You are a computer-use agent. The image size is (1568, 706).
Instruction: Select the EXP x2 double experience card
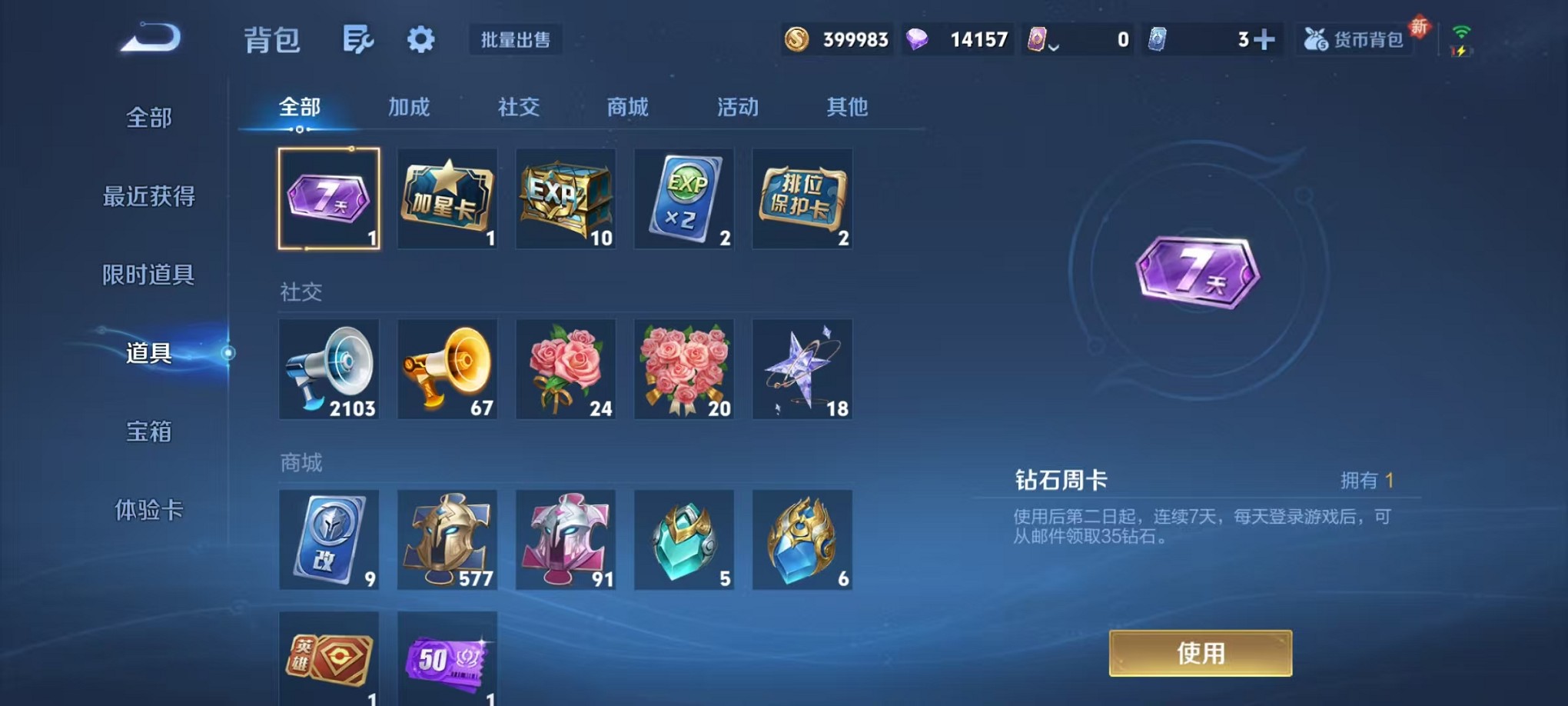(683, 198)
